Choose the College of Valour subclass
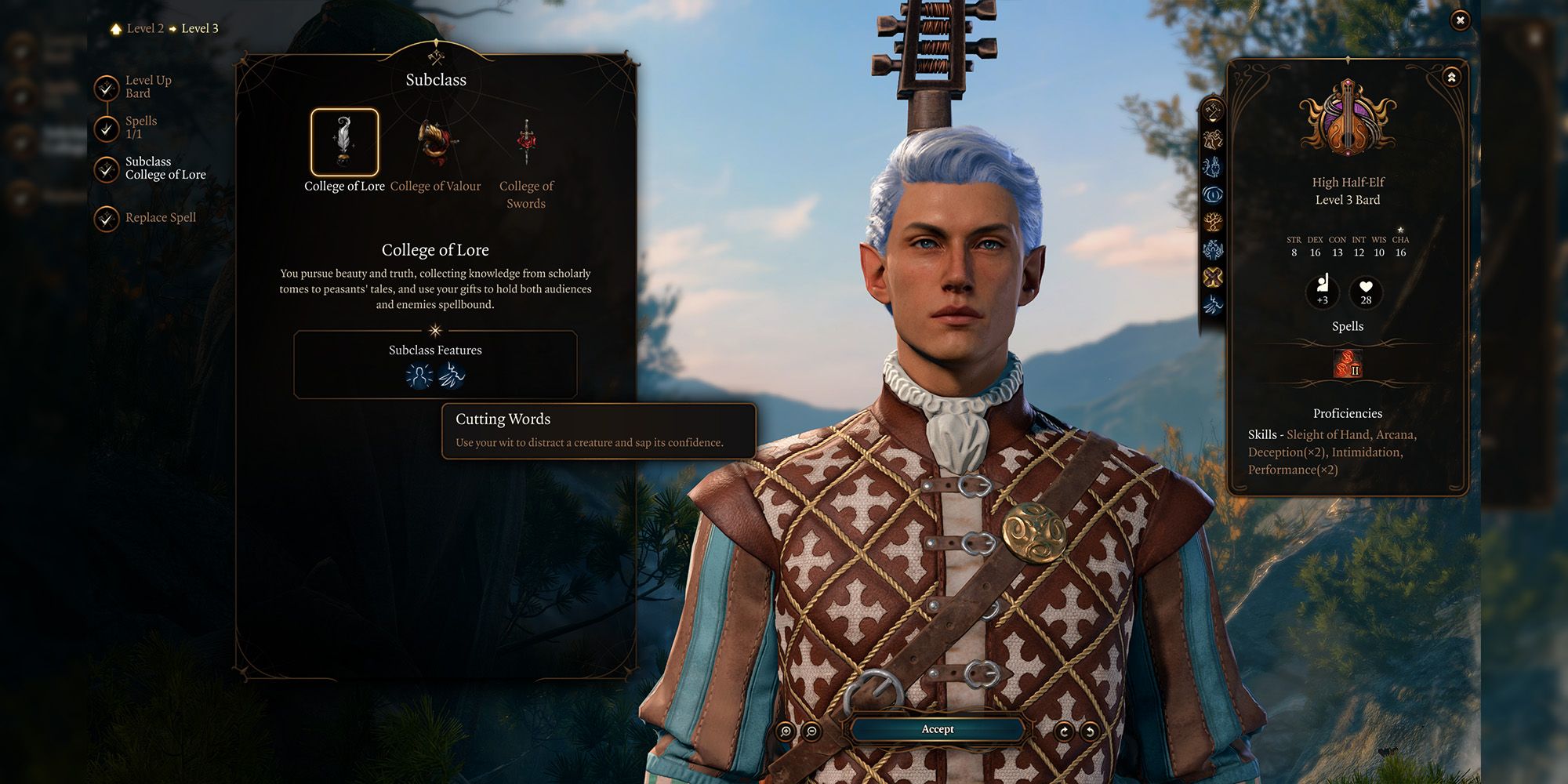 (435, 143)
